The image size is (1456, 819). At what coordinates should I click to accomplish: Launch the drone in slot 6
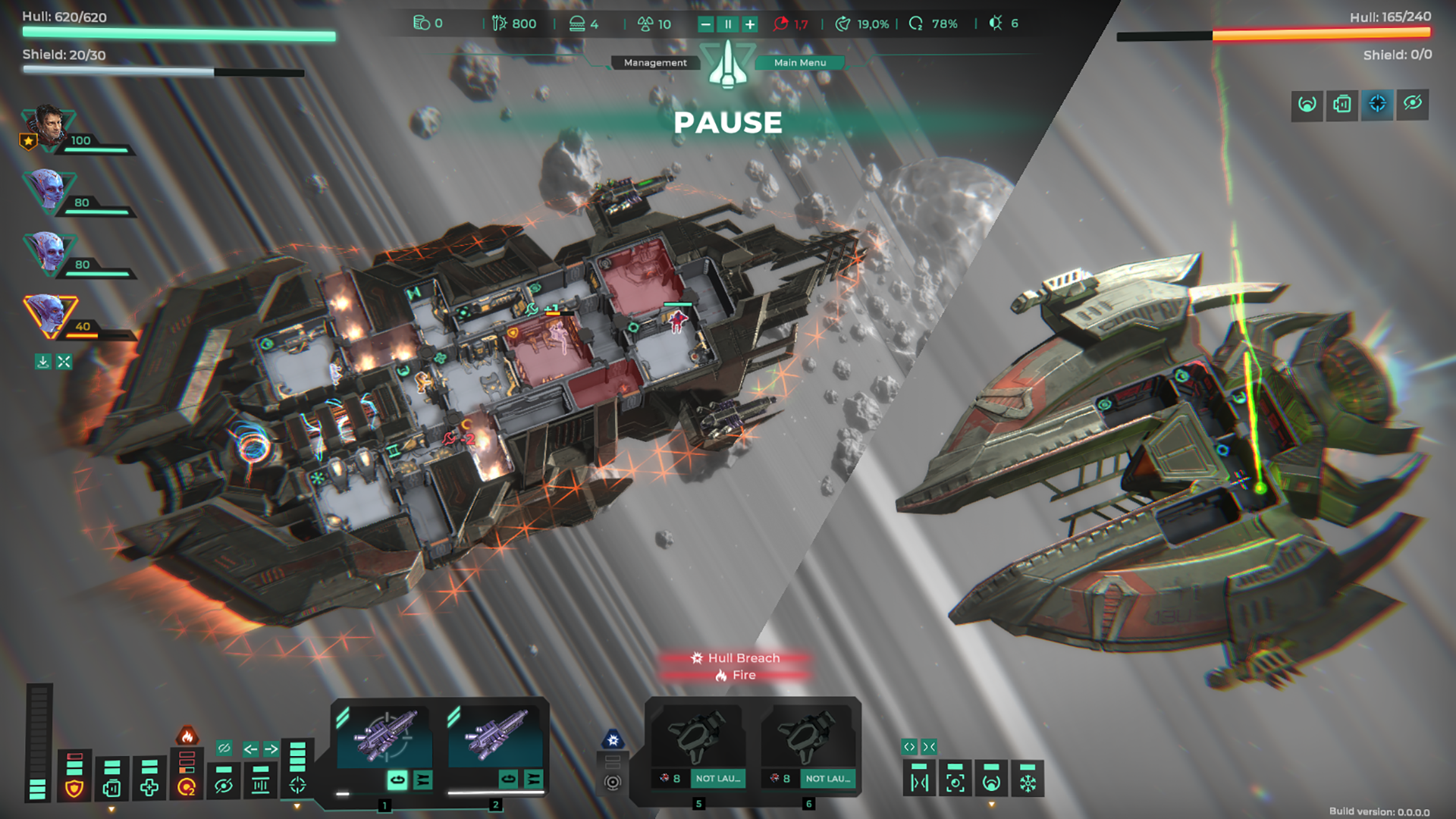point(827,779)
